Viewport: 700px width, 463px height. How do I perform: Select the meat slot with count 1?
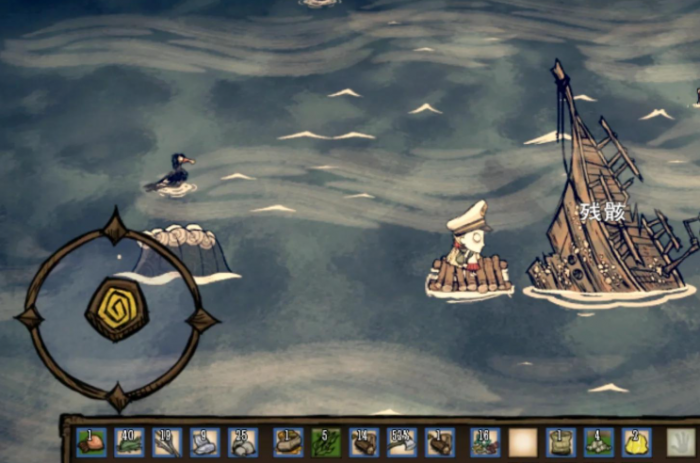(x=91, y=441)
